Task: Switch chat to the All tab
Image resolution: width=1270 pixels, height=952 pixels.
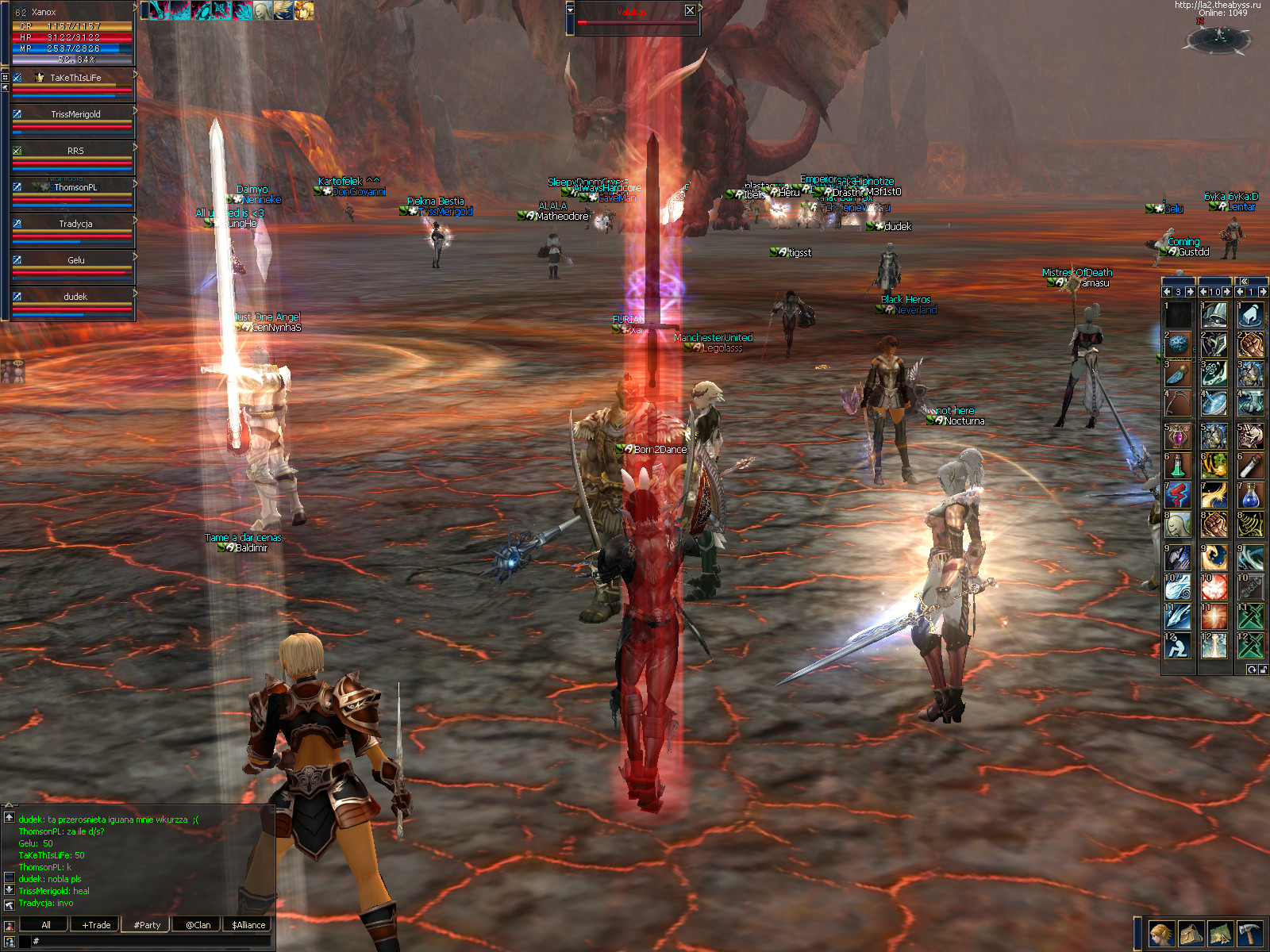Action: (46, 925)
